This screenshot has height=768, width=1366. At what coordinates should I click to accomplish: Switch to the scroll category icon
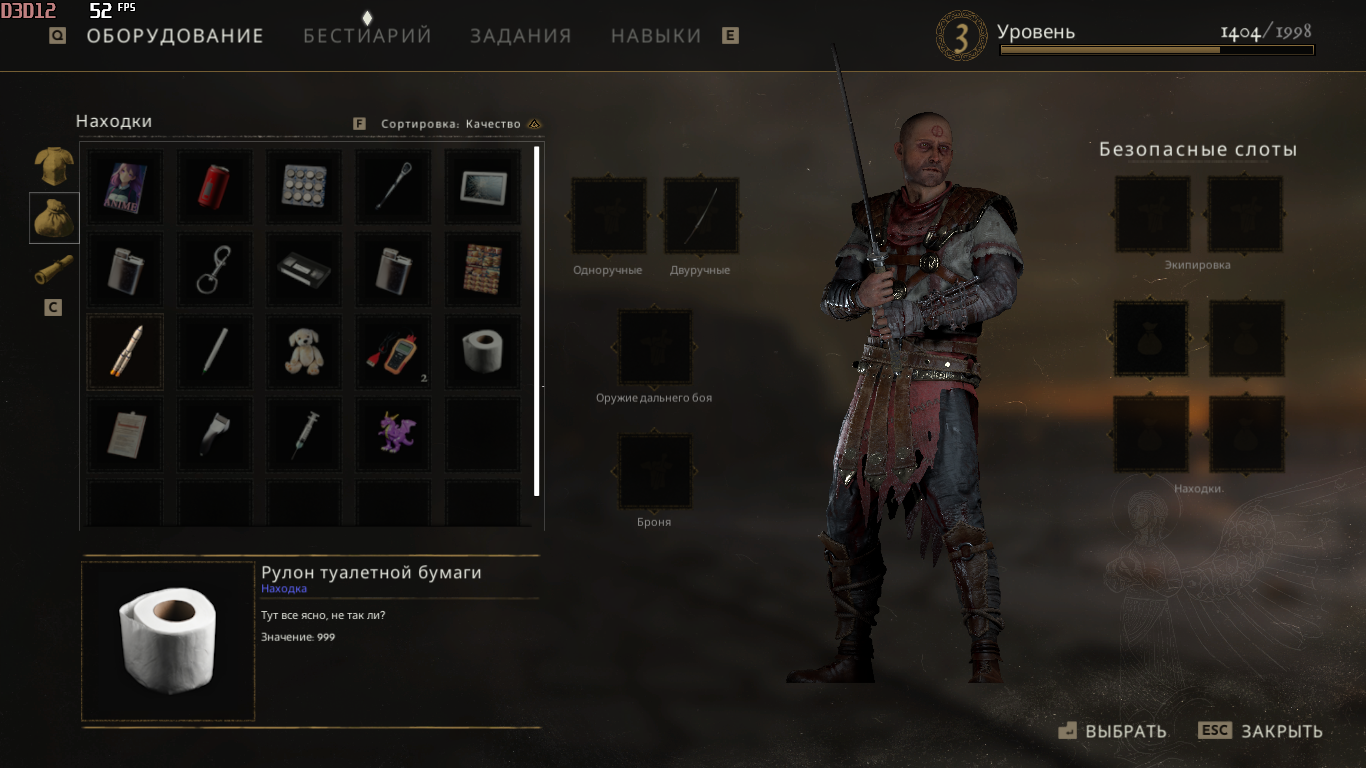point(54,271)
